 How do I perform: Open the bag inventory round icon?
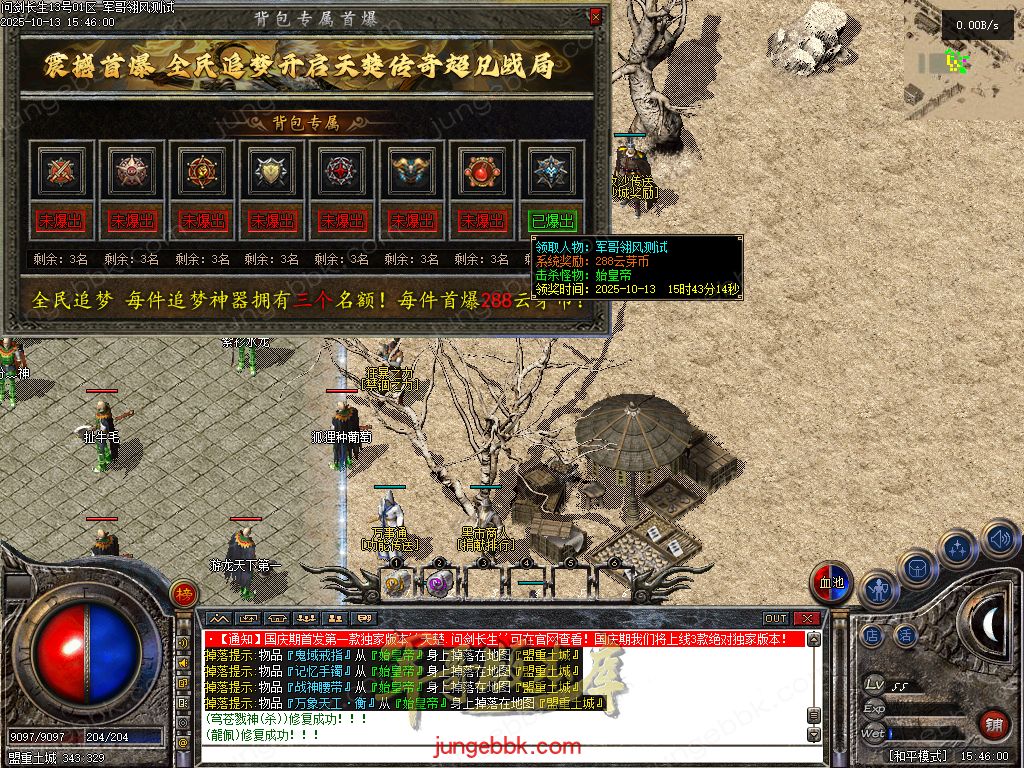[917, 568]
